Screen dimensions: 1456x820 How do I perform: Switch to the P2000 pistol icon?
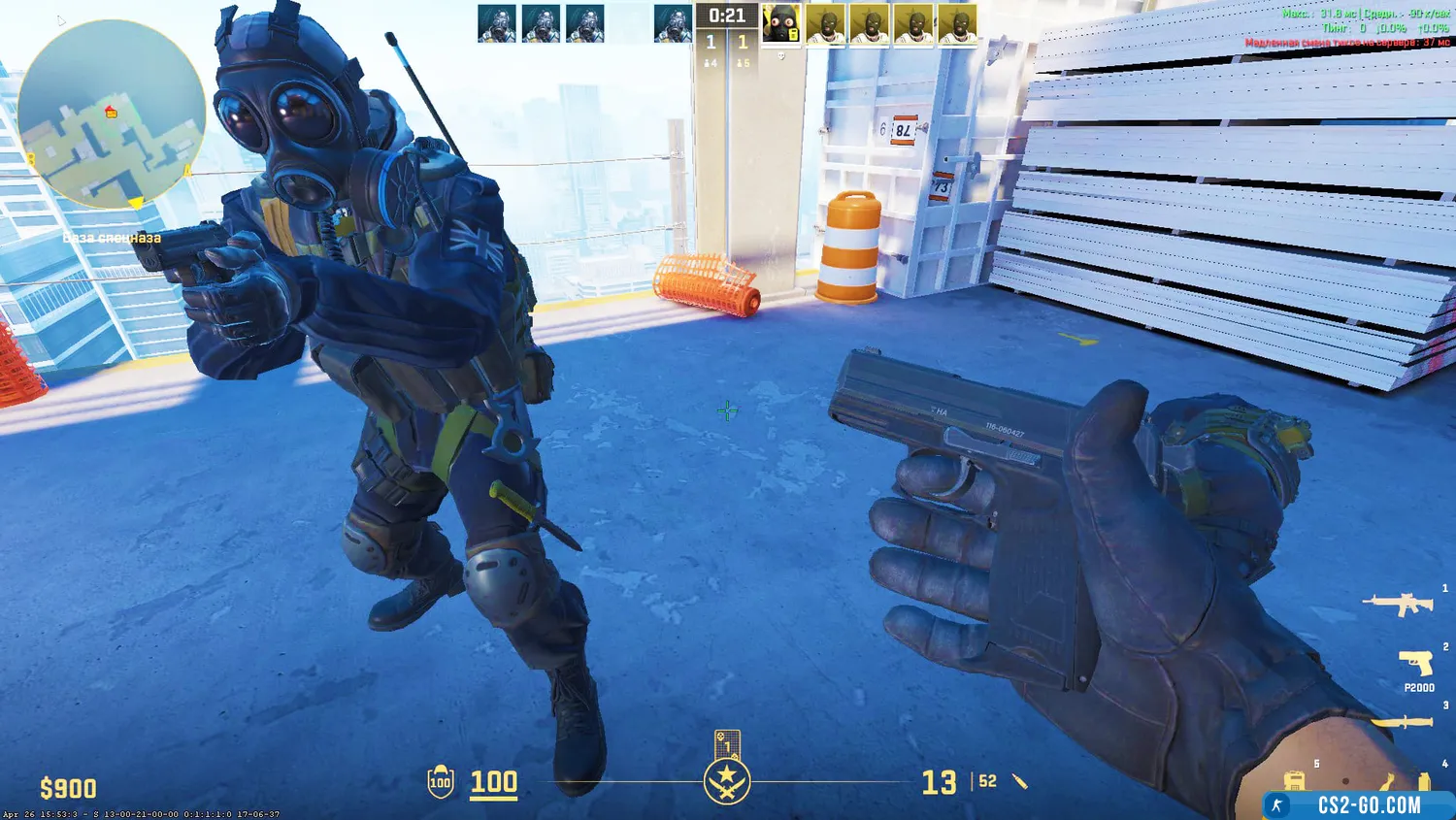1416,664
